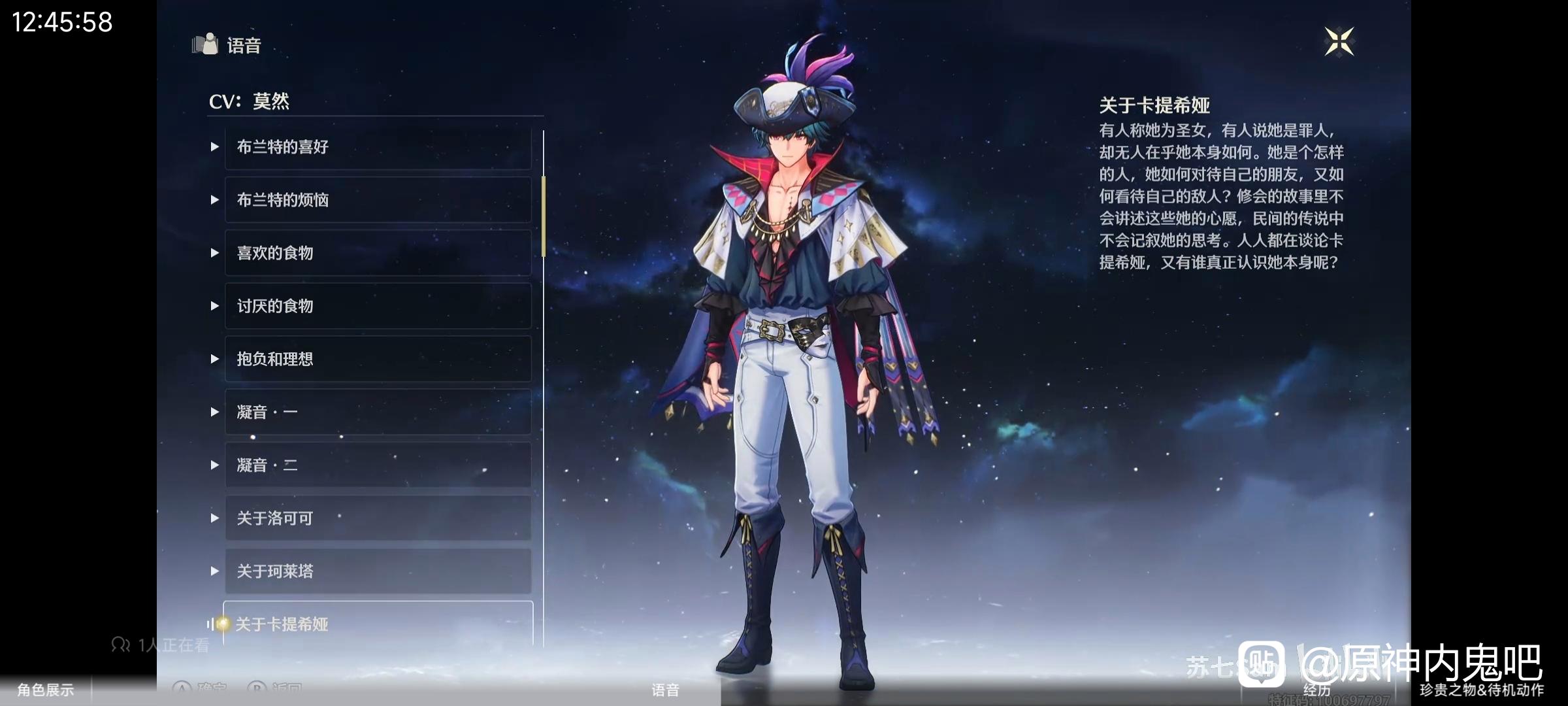Play the 布兰特的喜好 voice line
The height and width of the screenshot is (706, 1568).
[378, 147]
